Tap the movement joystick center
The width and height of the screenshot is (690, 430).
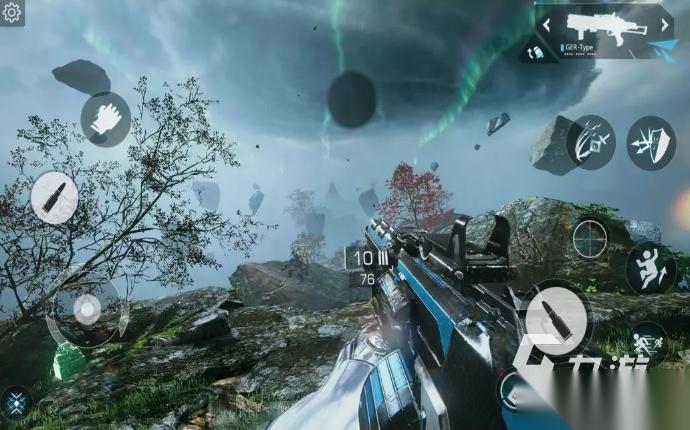click(87, 310)
